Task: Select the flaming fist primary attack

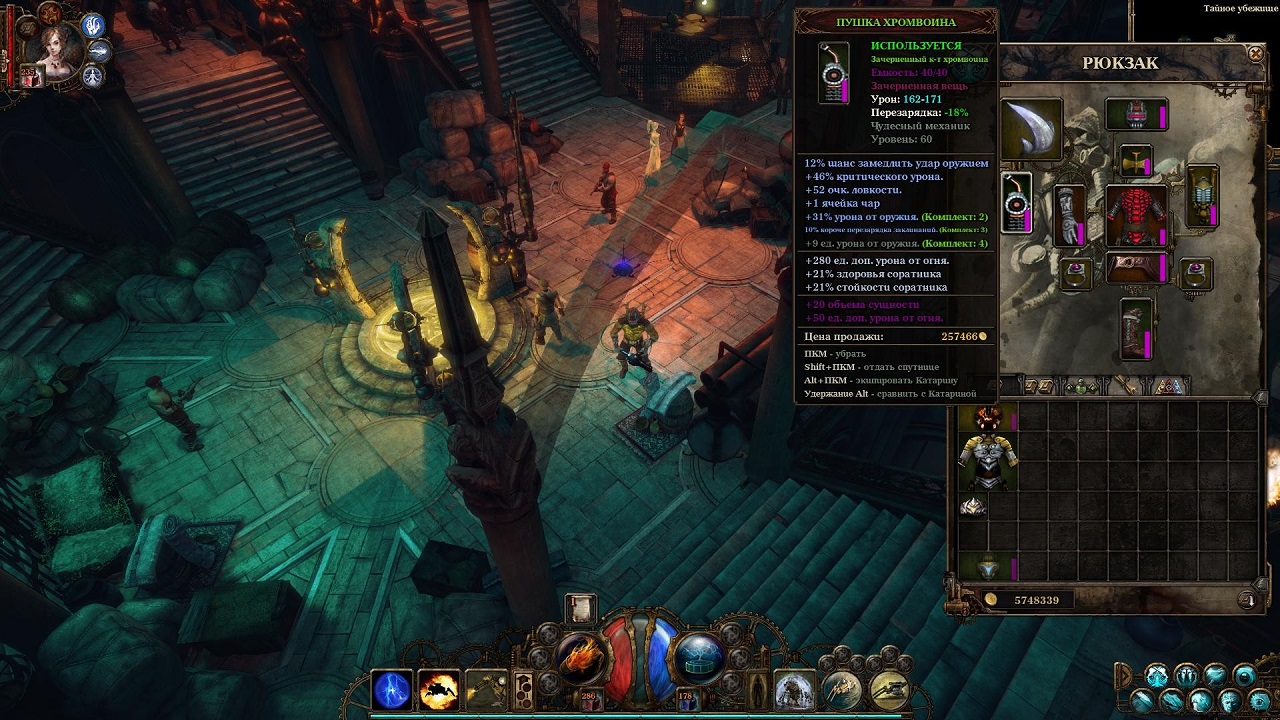Action: (x=580, y=657)
